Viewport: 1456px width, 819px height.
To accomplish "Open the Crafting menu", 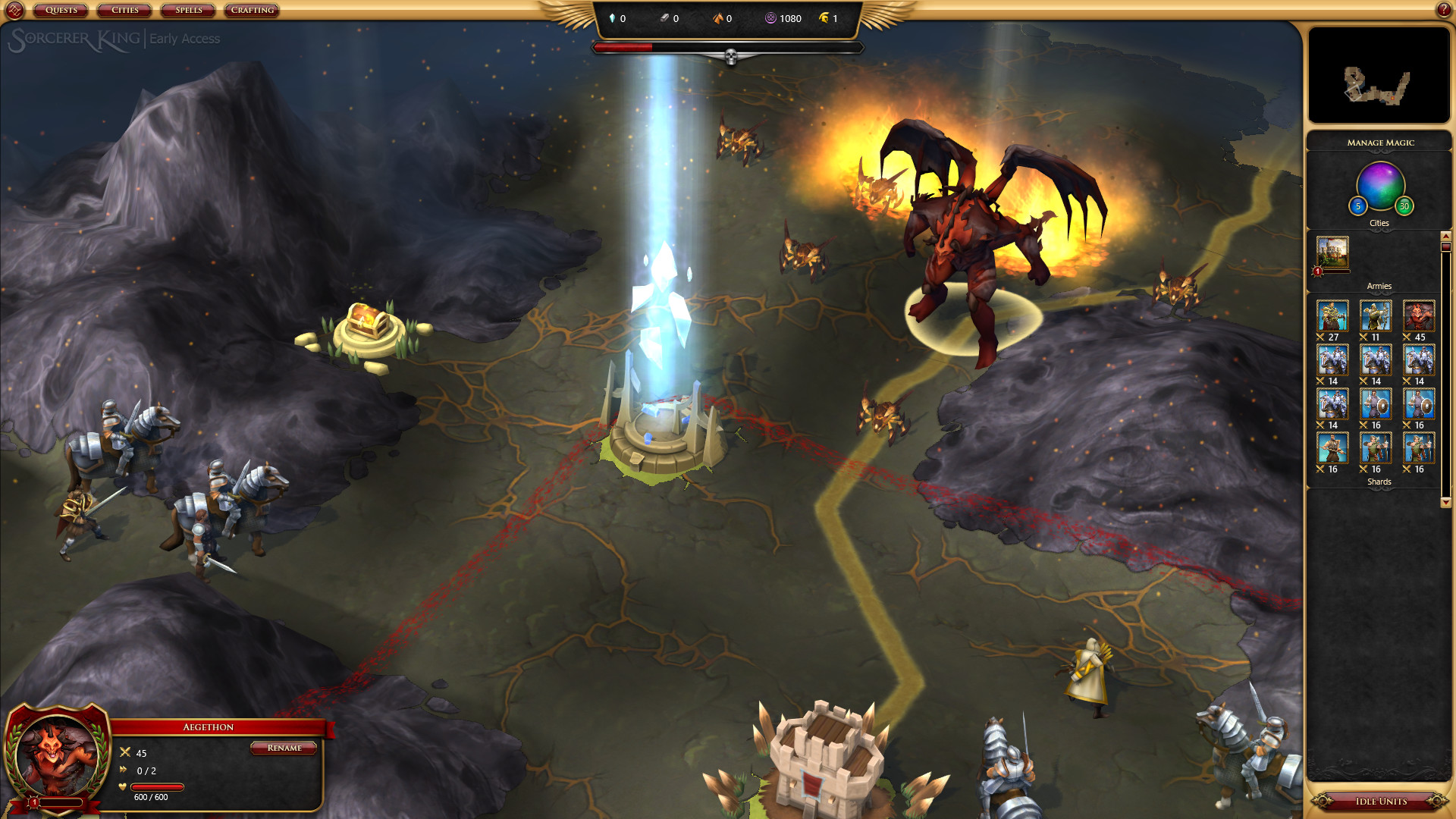I will point(253,11).
